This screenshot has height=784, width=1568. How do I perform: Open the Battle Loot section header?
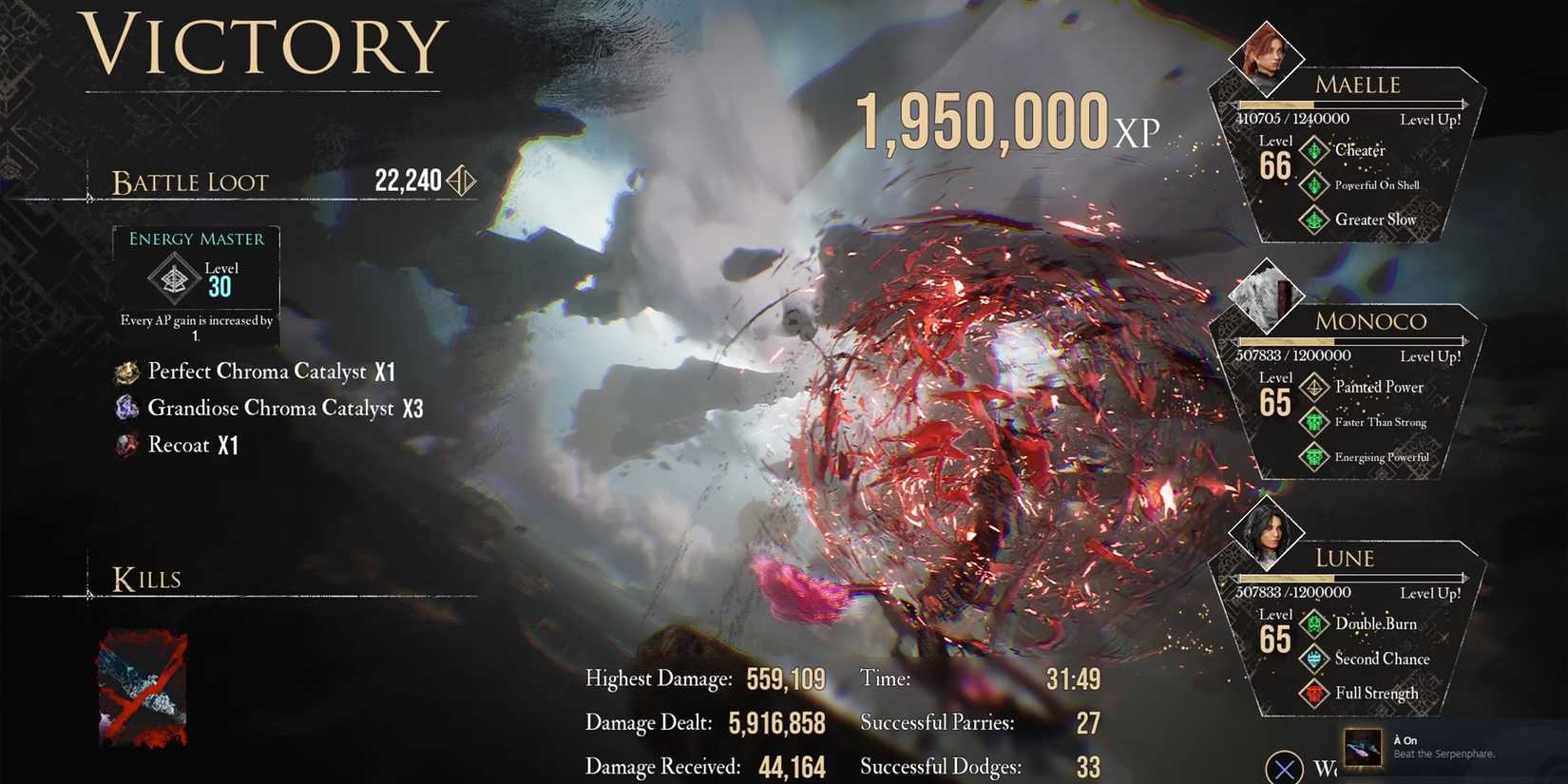point(190,182)
